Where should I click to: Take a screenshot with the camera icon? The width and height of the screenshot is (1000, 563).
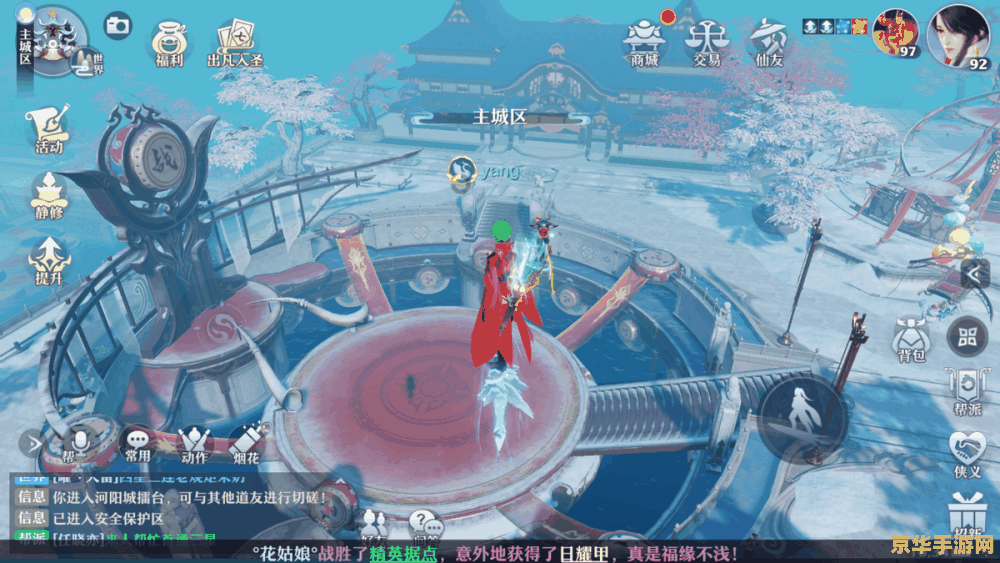point(118,25)
